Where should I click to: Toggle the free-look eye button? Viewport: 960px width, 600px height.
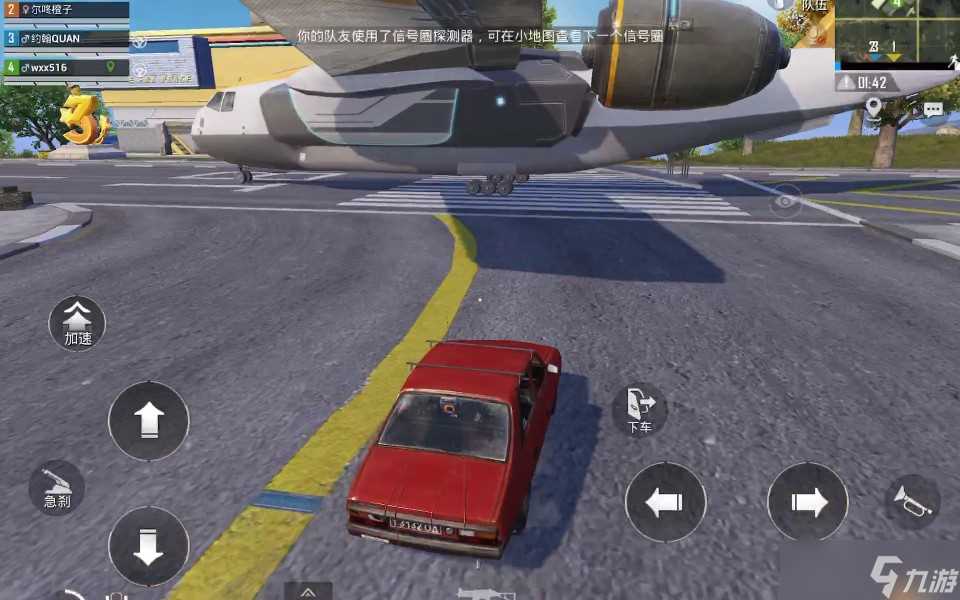787,201
